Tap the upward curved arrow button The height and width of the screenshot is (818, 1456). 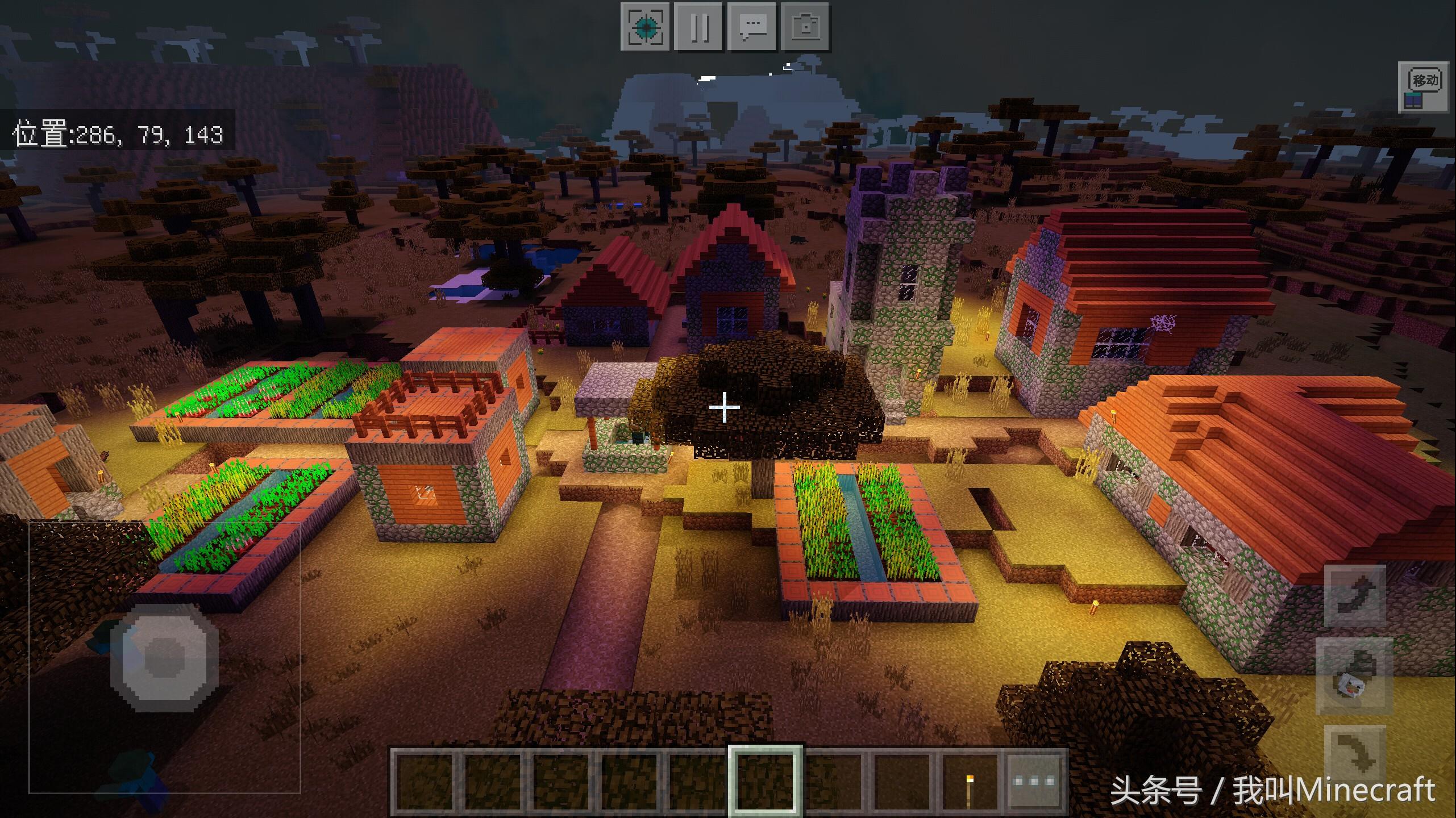(1354, 596)
